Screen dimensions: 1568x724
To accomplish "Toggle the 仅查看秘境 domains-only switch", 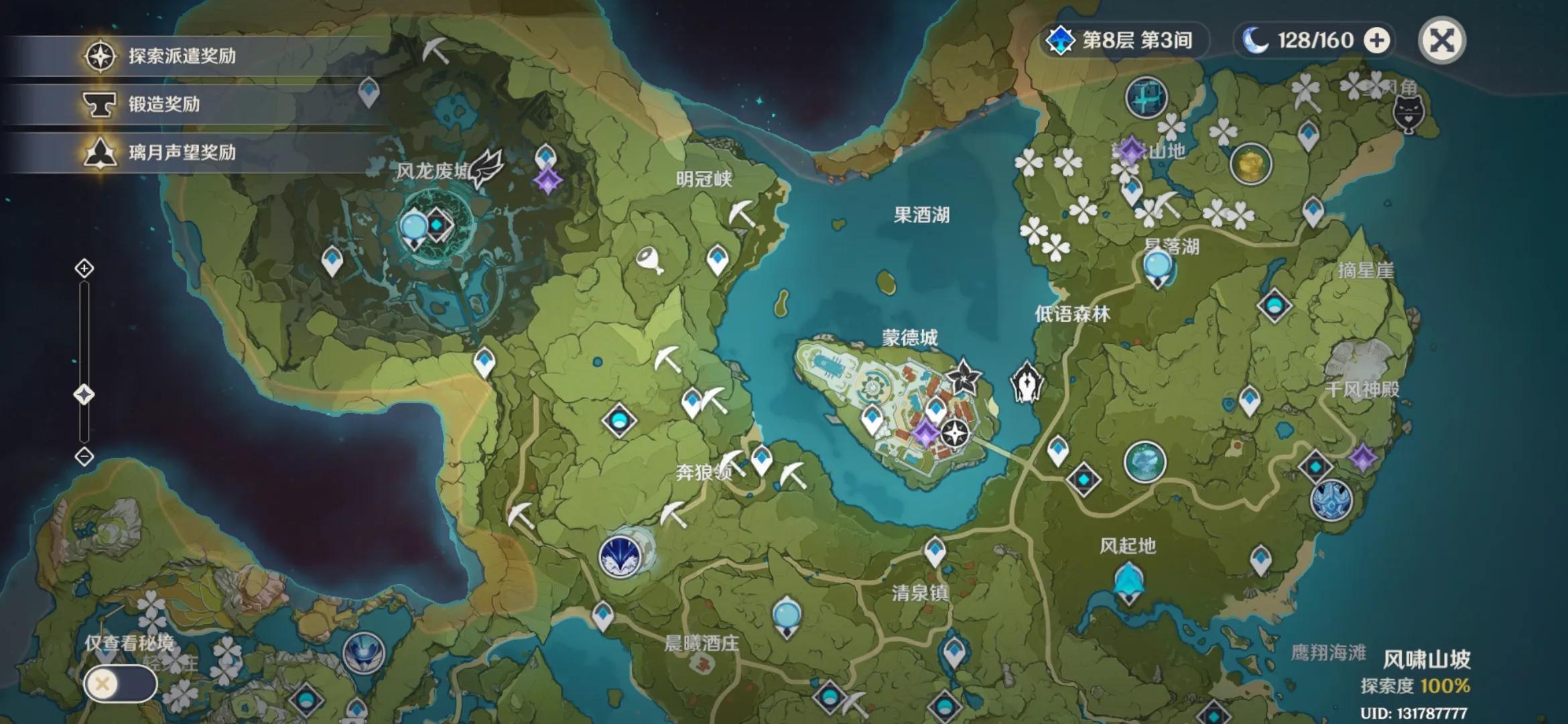I will 121,684.
